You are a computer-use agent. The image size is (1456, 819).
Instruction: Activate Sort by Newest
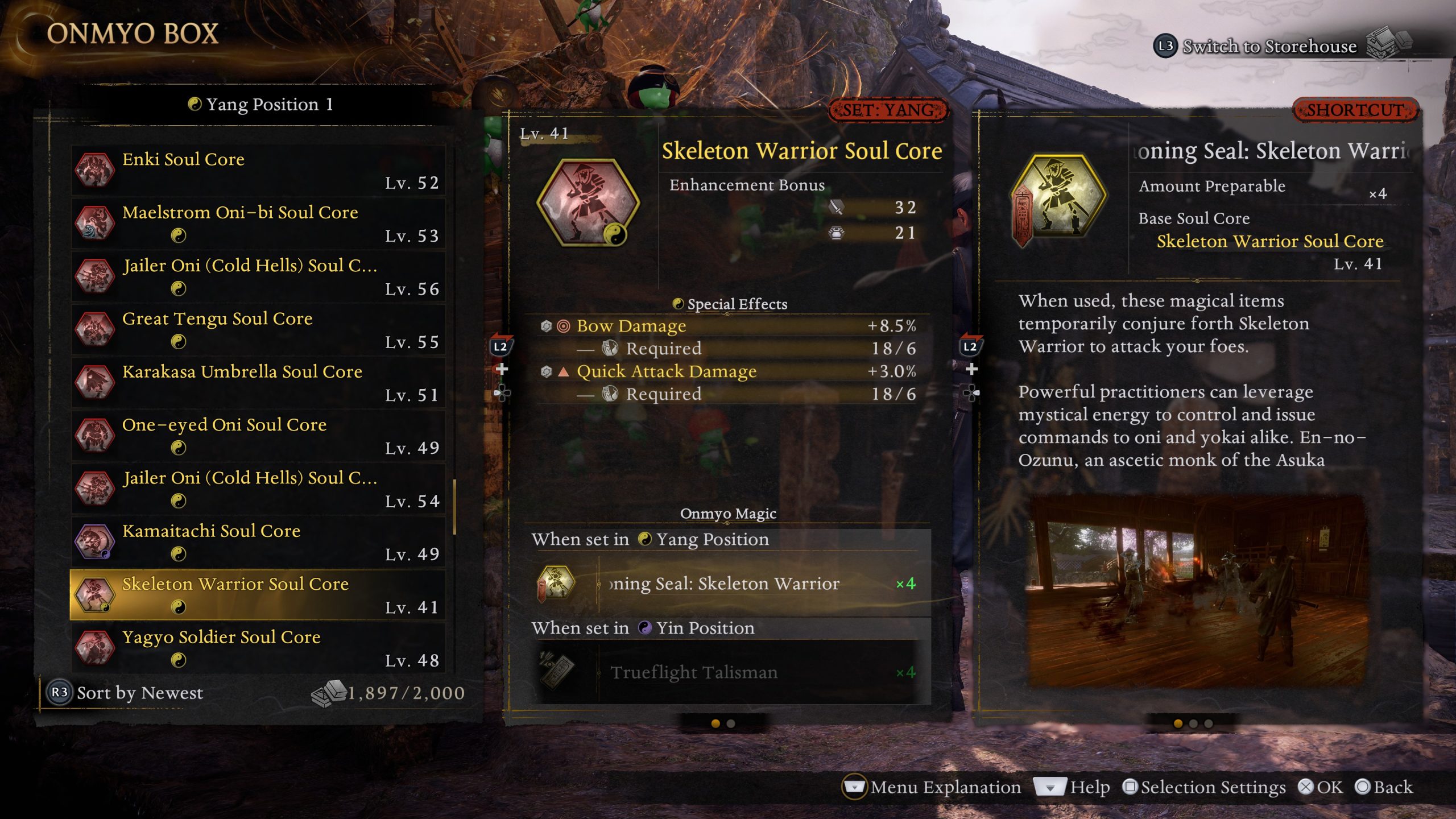pyautogui.click(x=139, y=693)
